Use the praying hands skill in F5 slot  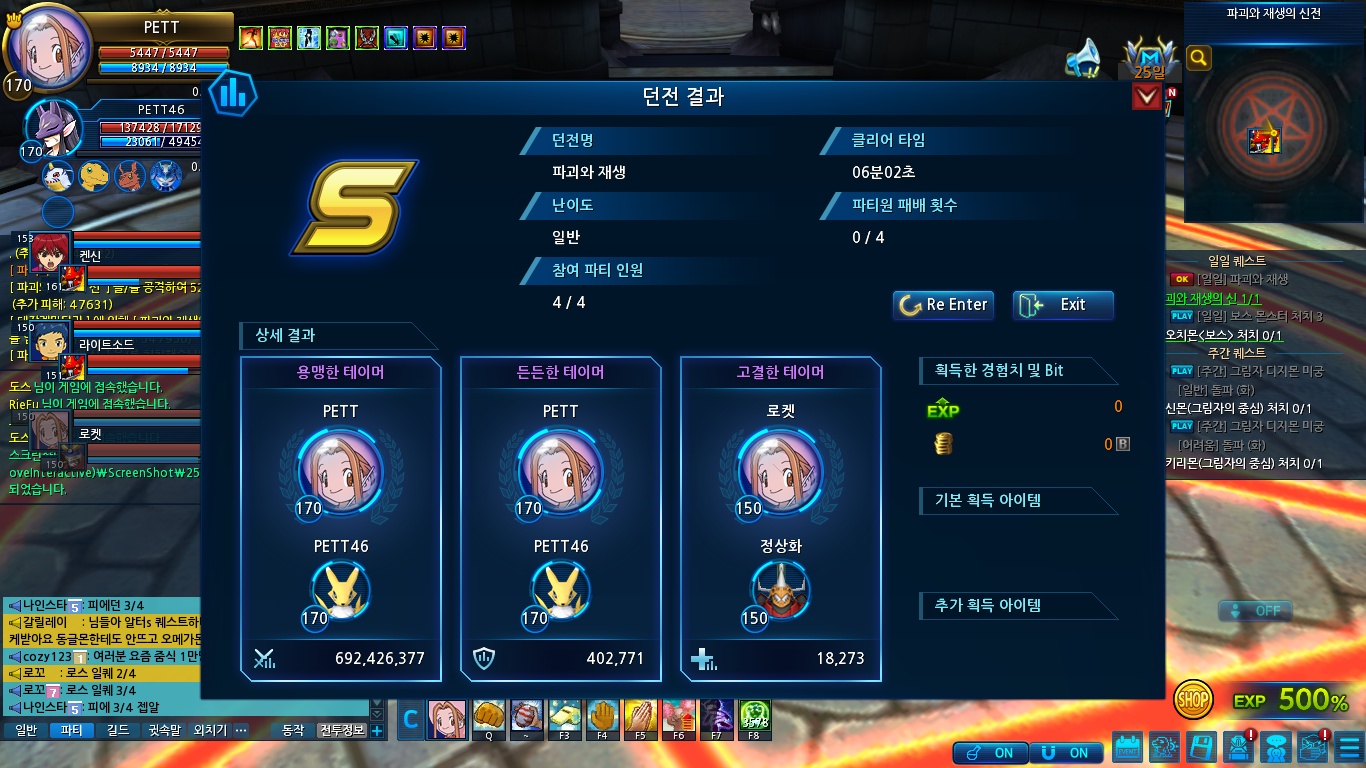pos(641,717)
